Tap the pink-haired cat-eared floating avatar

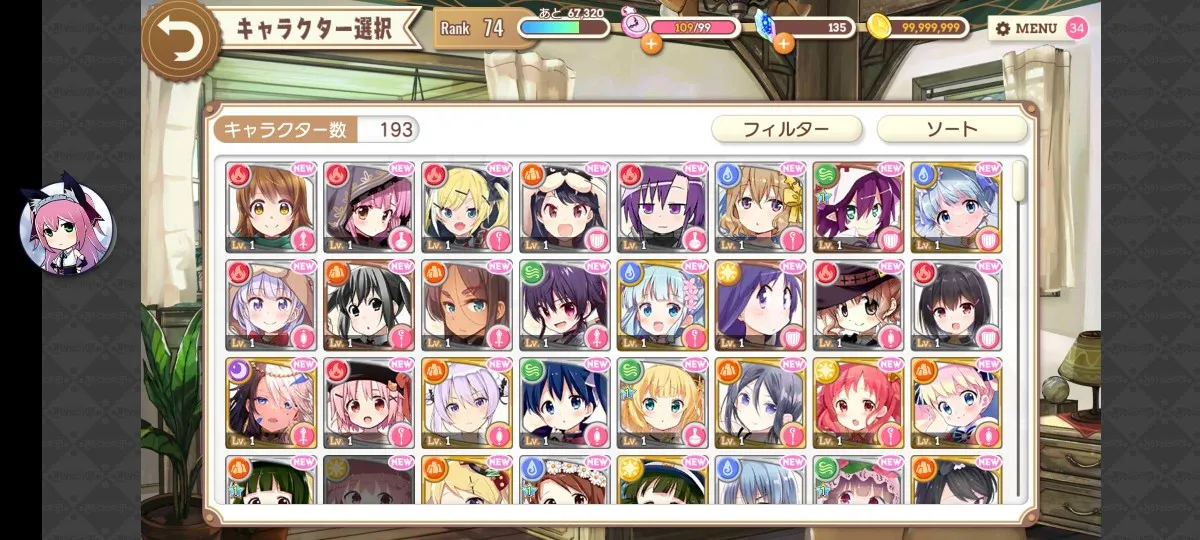pos(66,228)
